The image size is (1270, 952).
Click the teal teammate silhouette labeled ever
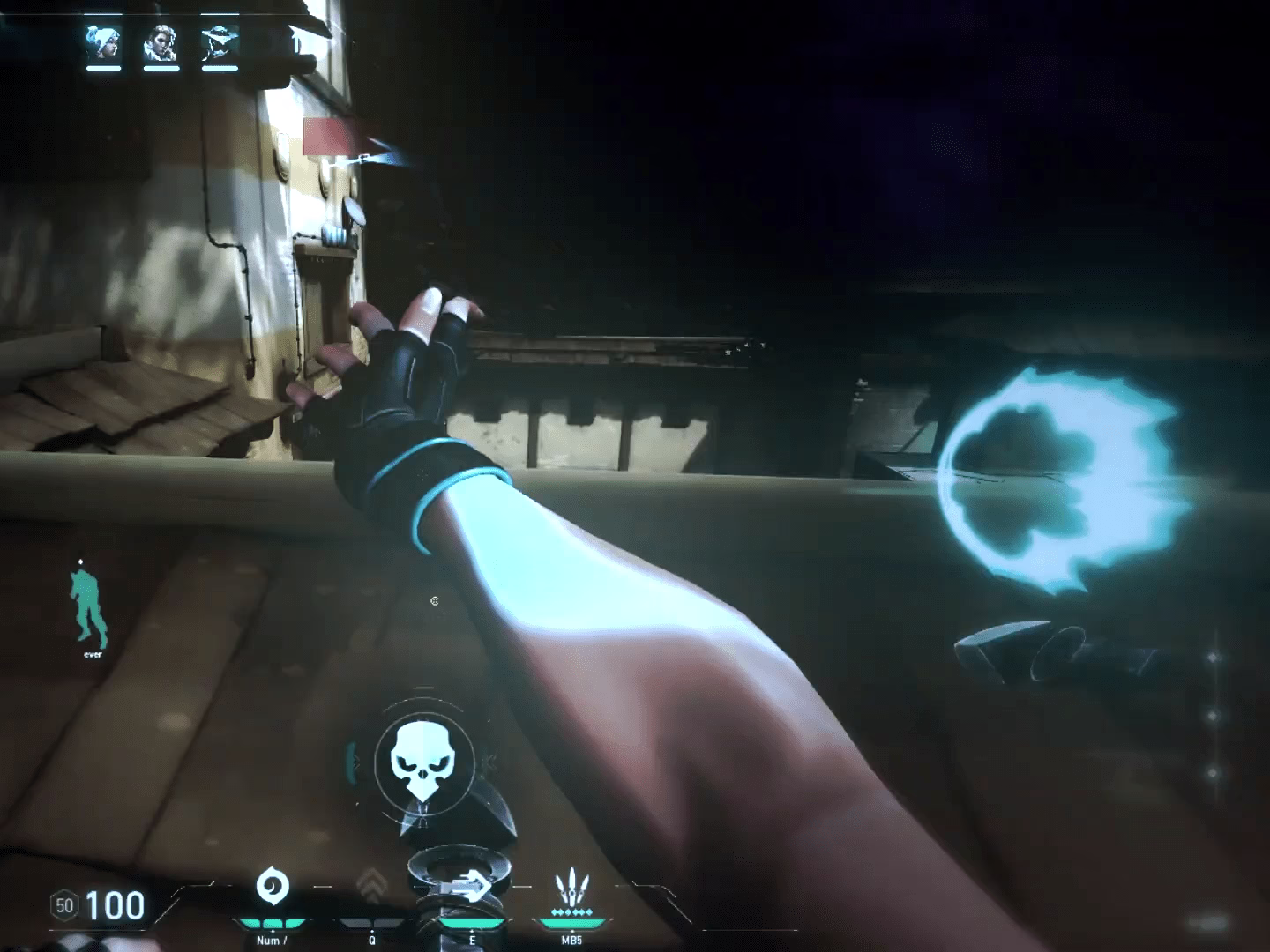tap(90, 605)
